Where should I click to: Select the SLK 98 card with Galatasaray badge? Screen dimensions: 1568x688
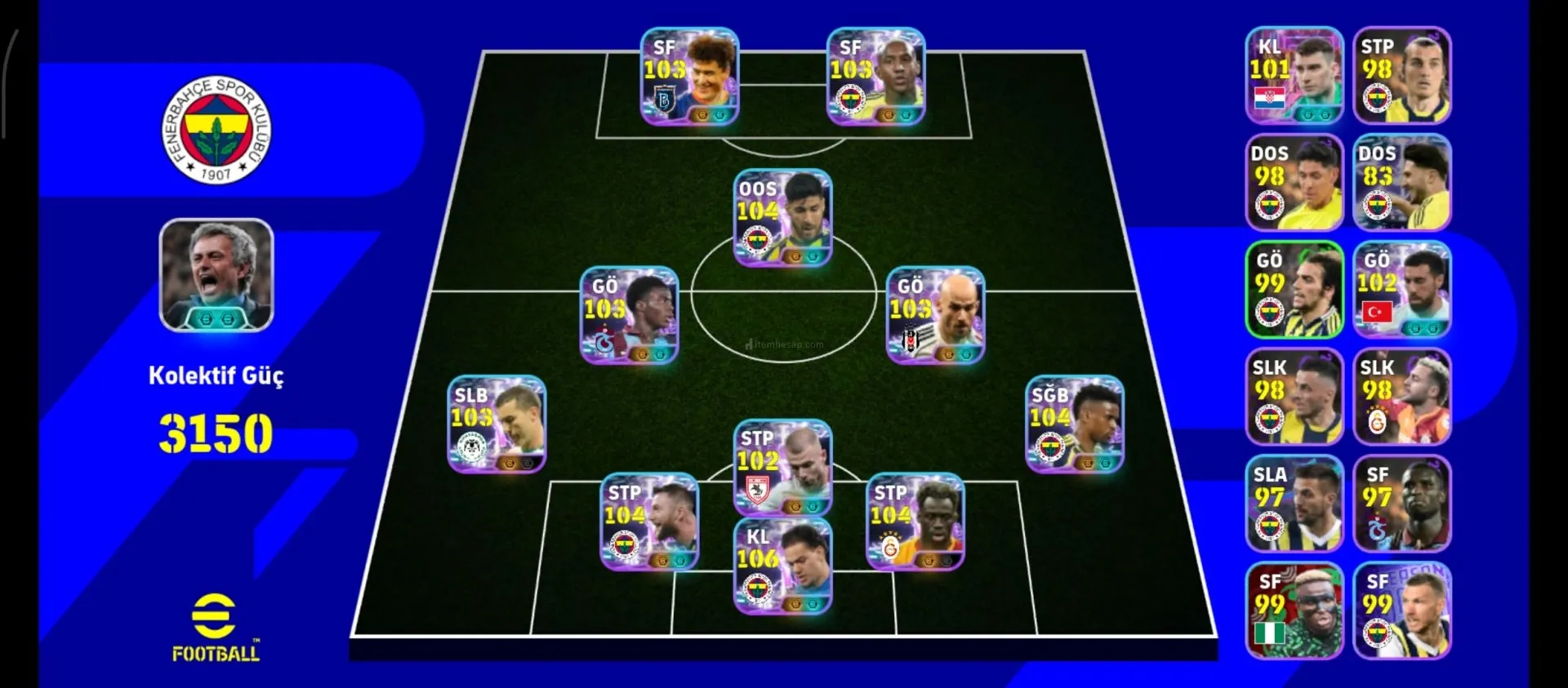click(x=1401, y=397)
